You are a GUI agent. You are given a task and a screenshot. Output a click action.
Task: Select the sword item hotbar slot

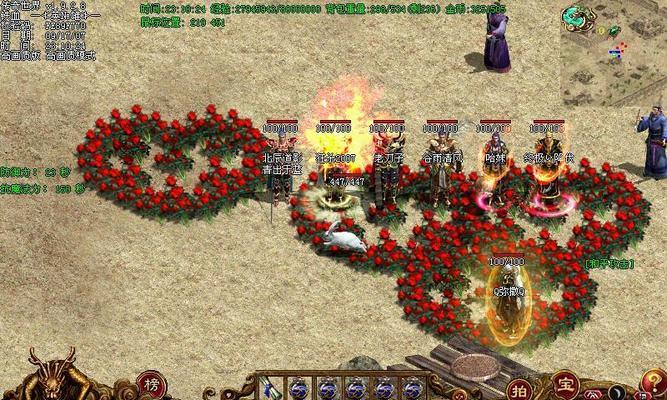[x=269, y=388]
